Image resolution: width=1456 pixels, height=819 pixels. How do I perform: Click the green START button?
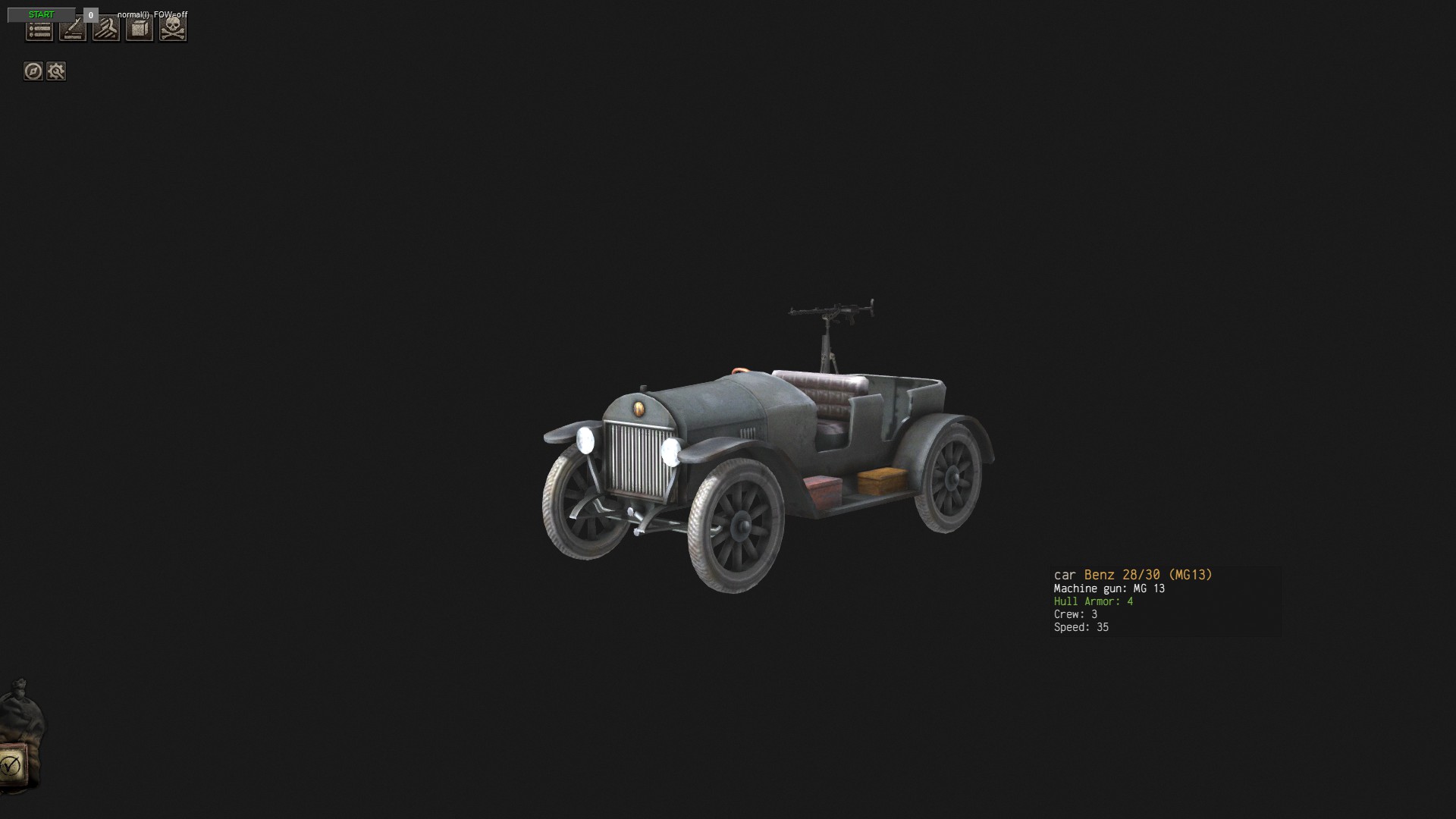pyautogui.click(x=41, y=14)
